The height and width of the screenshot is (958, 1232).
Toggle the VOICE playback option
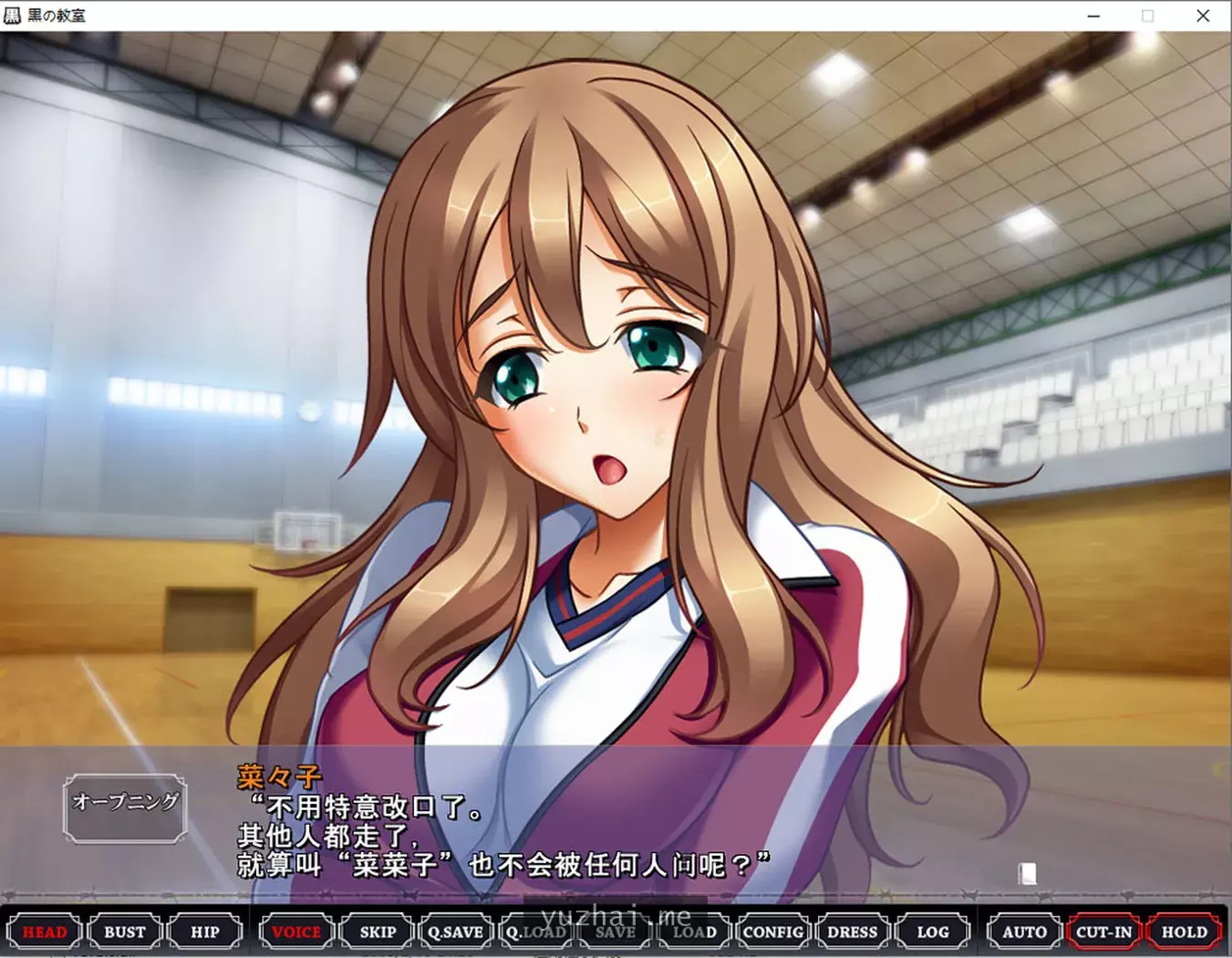(x=295, y=932)
